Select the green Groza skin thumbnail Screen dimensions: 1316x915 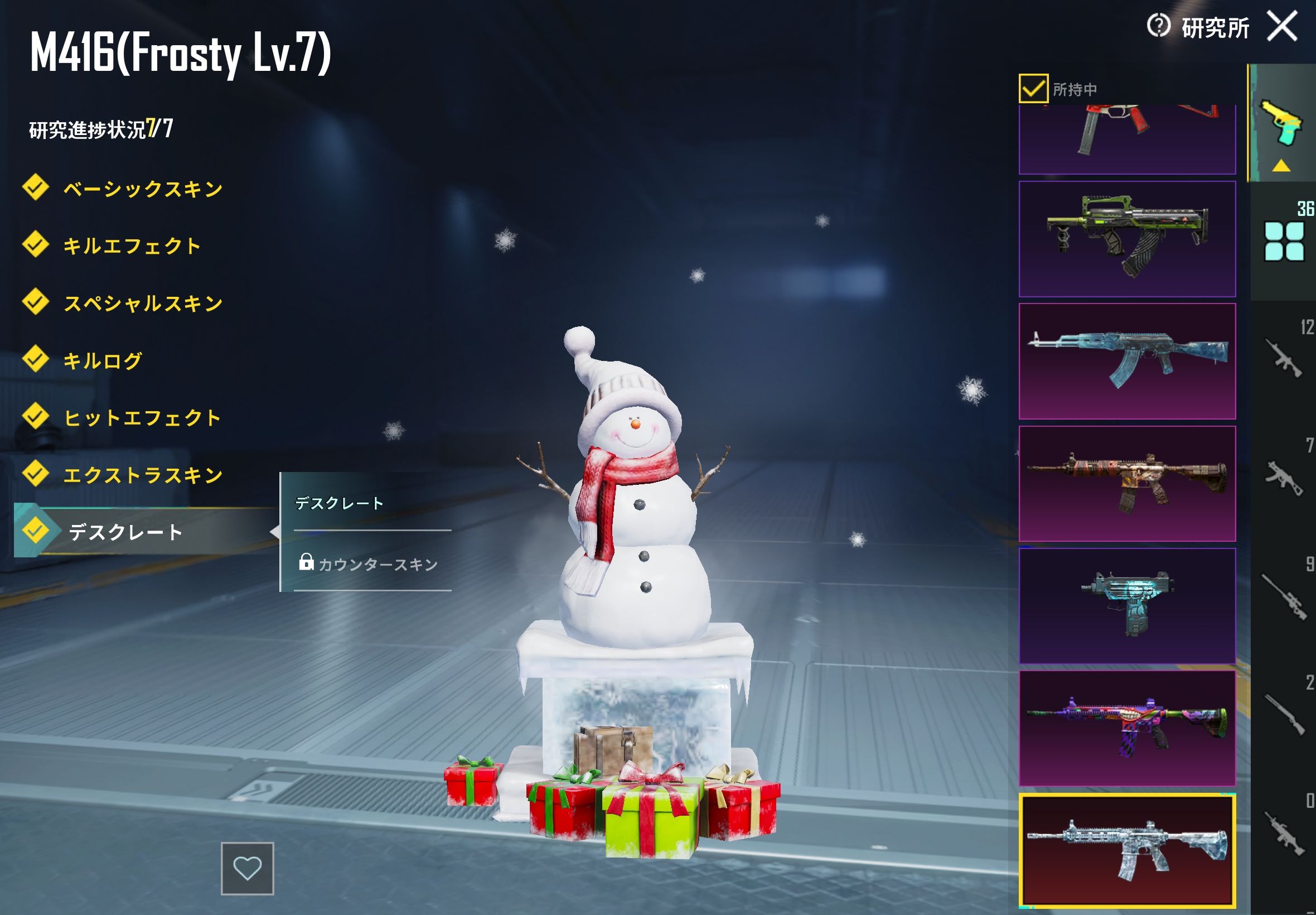click(1126, 239)
